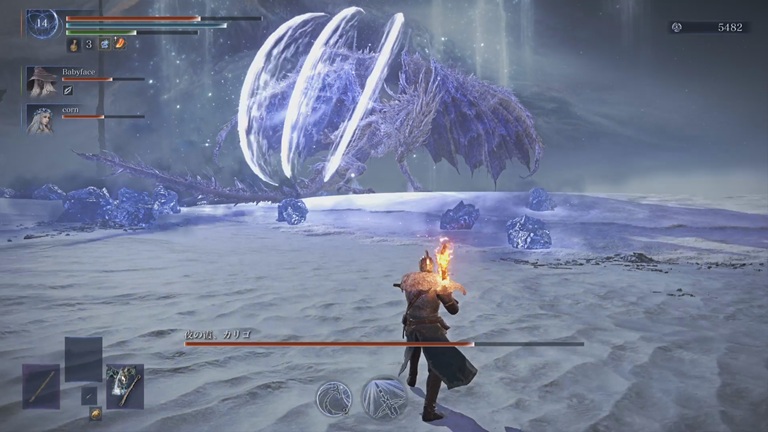Select corn's flower-crowned portrait
The image size is (768, 432).
click(x=42, y=119)
